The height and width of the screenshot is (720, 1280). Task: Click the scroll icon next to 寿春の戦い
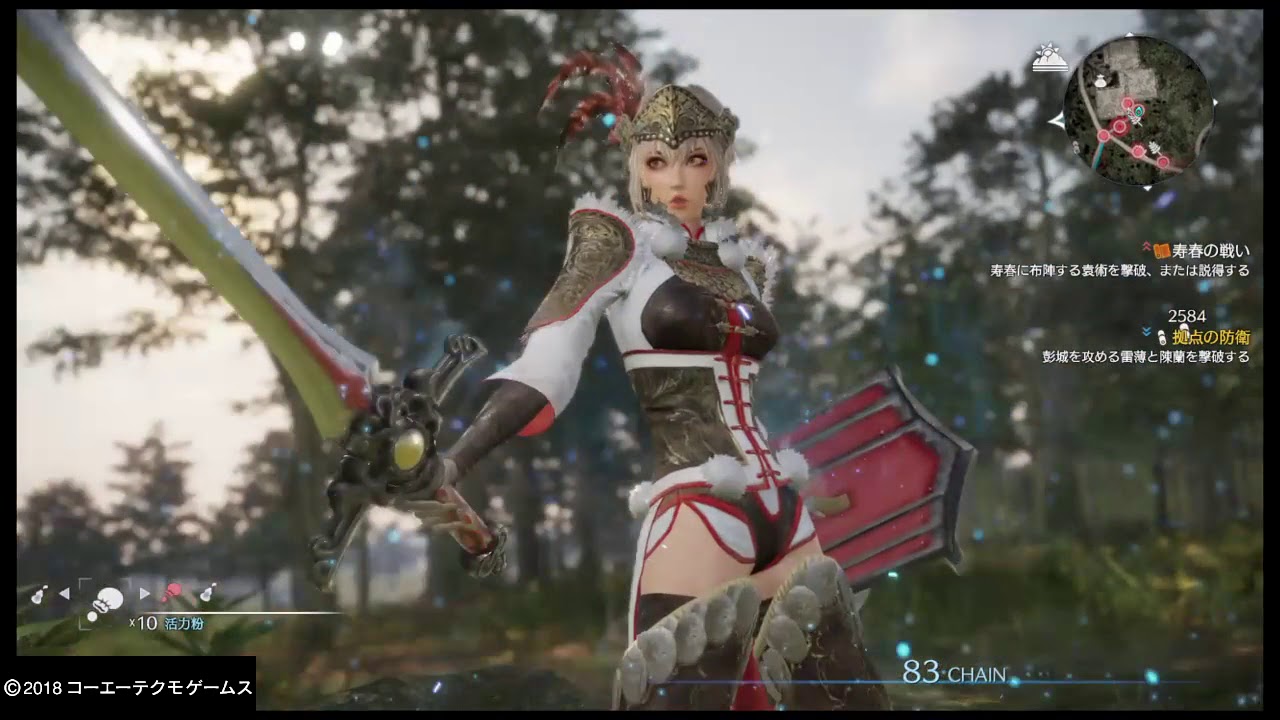(x=1162, y=251)
